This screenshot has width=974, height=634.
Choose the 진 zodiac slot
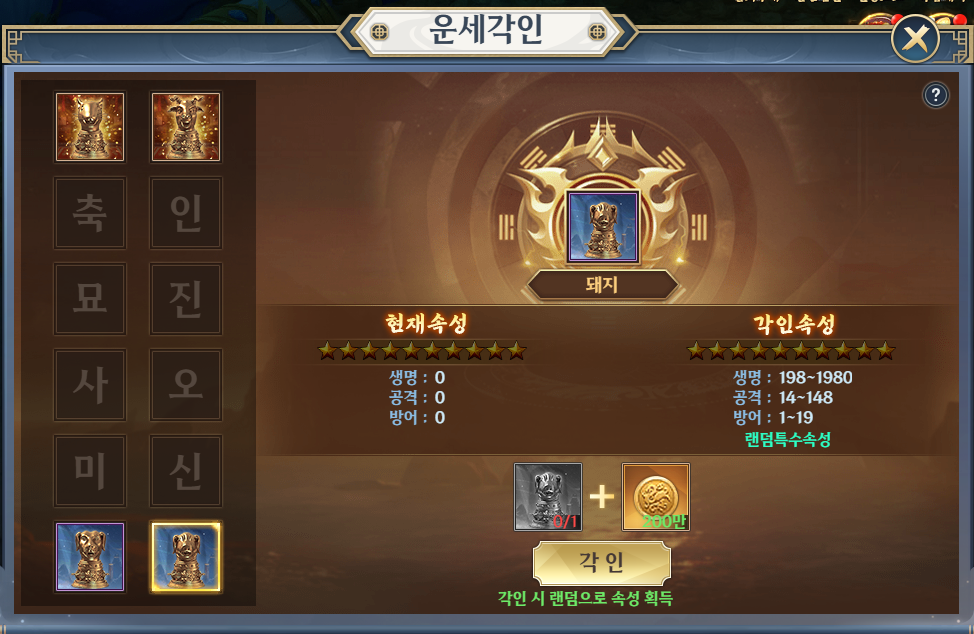click(x=185, y=299)
